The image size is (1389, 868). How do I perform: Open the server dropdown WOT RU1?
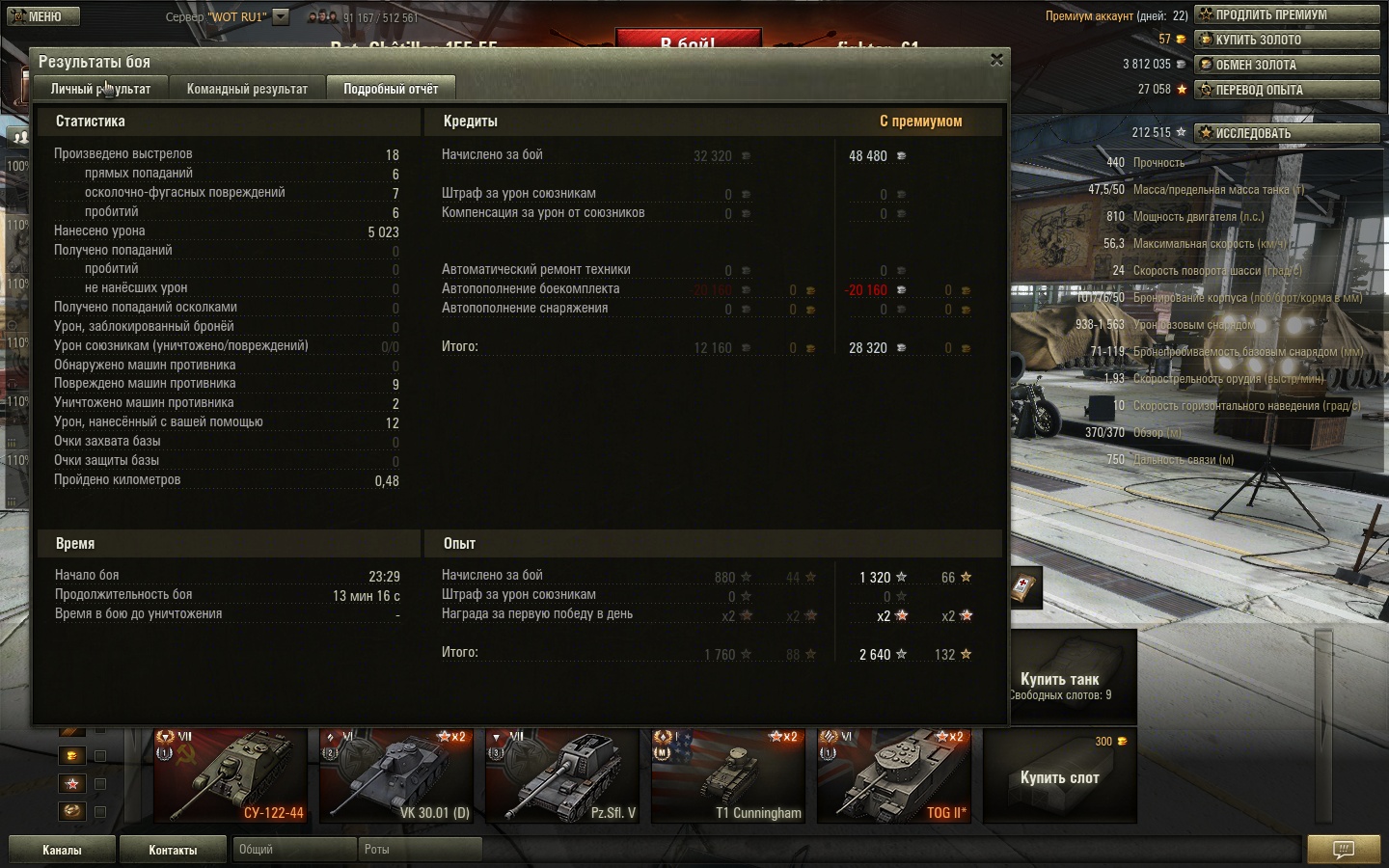click(281, 16)
